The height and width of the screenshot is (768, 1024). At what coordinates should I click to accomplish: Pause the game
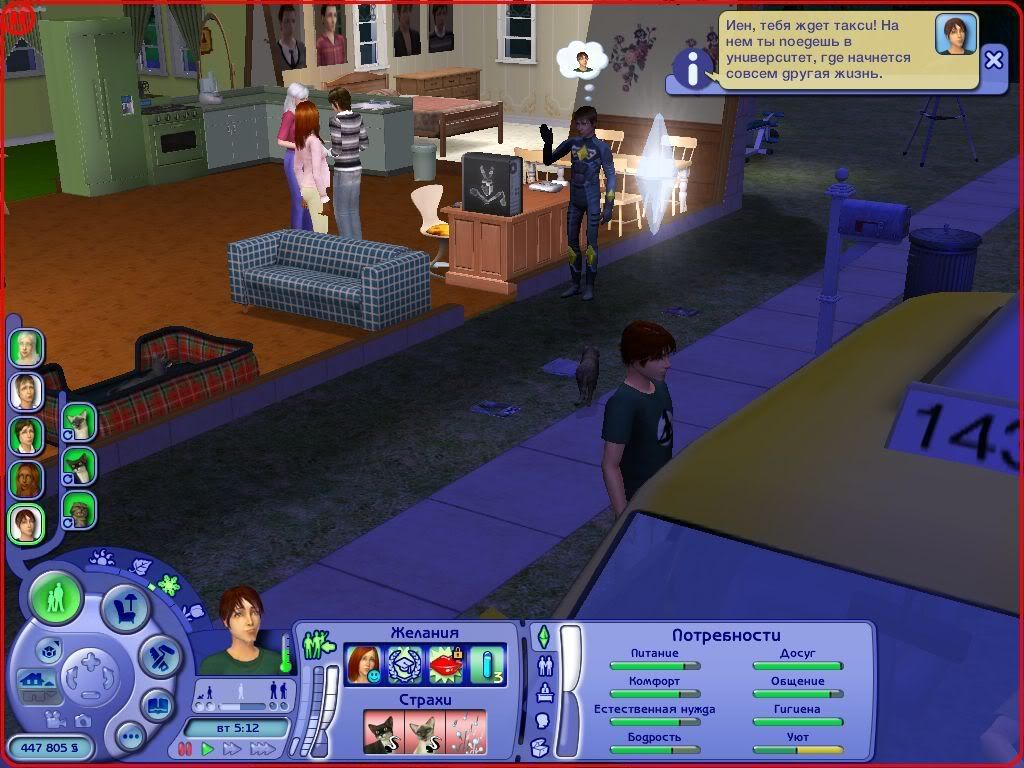point(185,748)
